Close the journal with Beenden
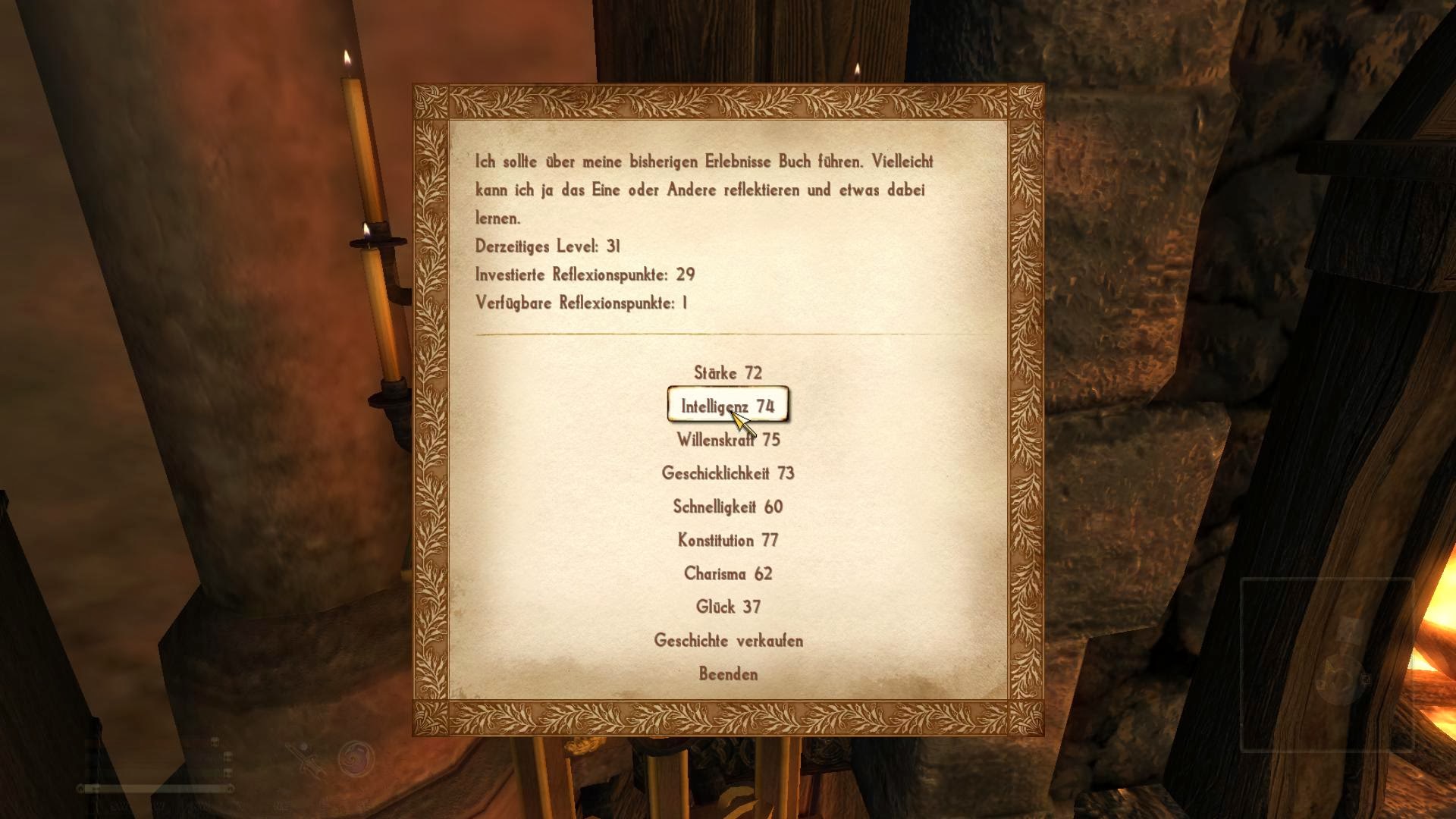 [728, 674]
